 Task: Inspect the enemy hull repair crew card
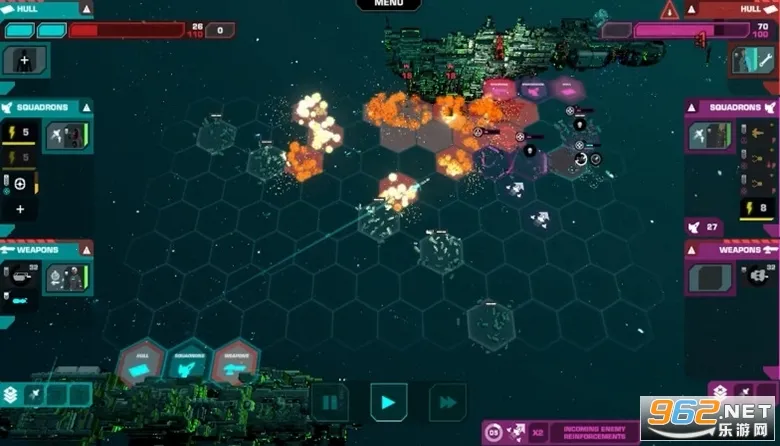coord(752,59)
